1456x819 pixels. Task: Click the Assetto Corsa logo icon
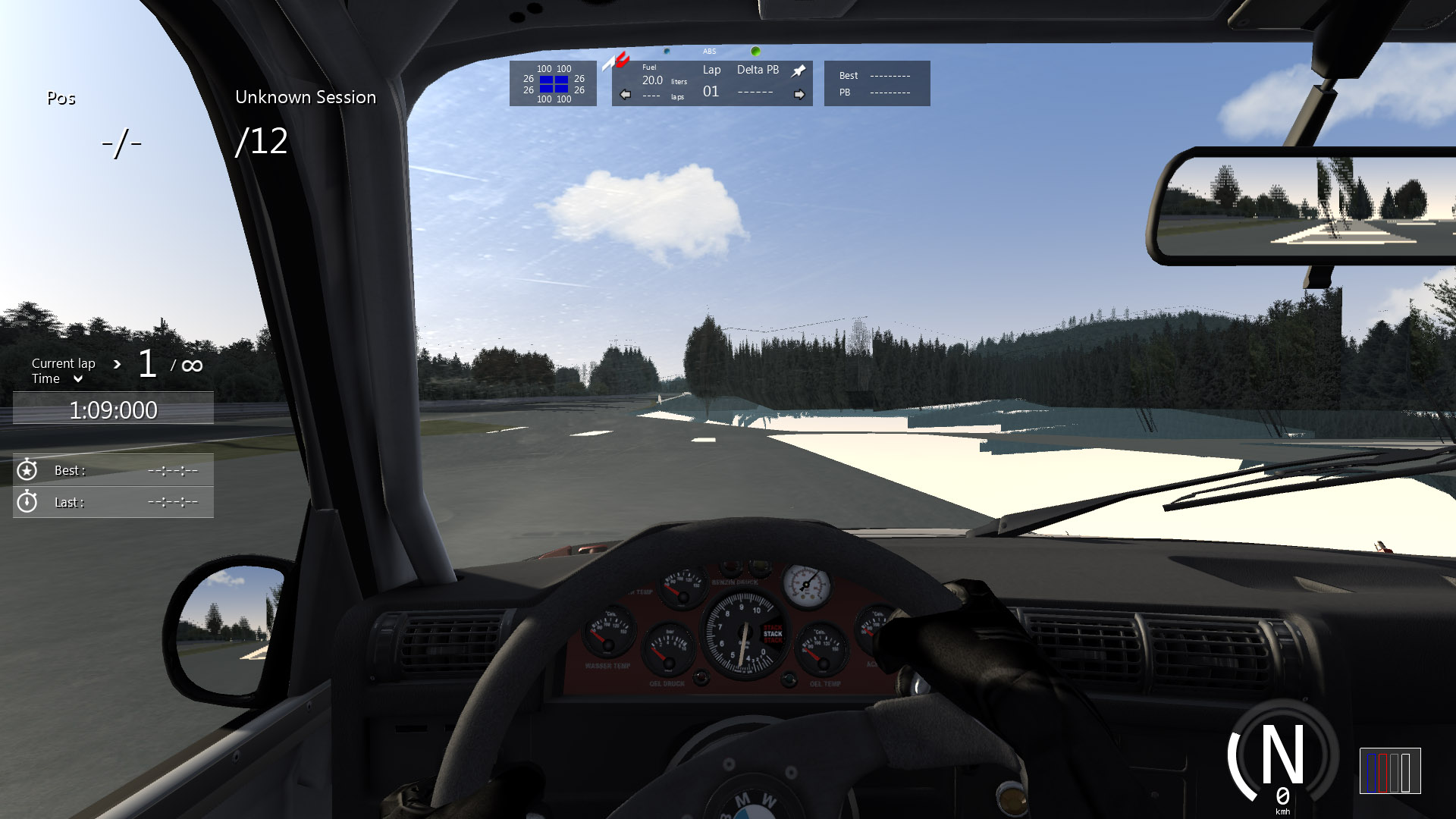616,61
